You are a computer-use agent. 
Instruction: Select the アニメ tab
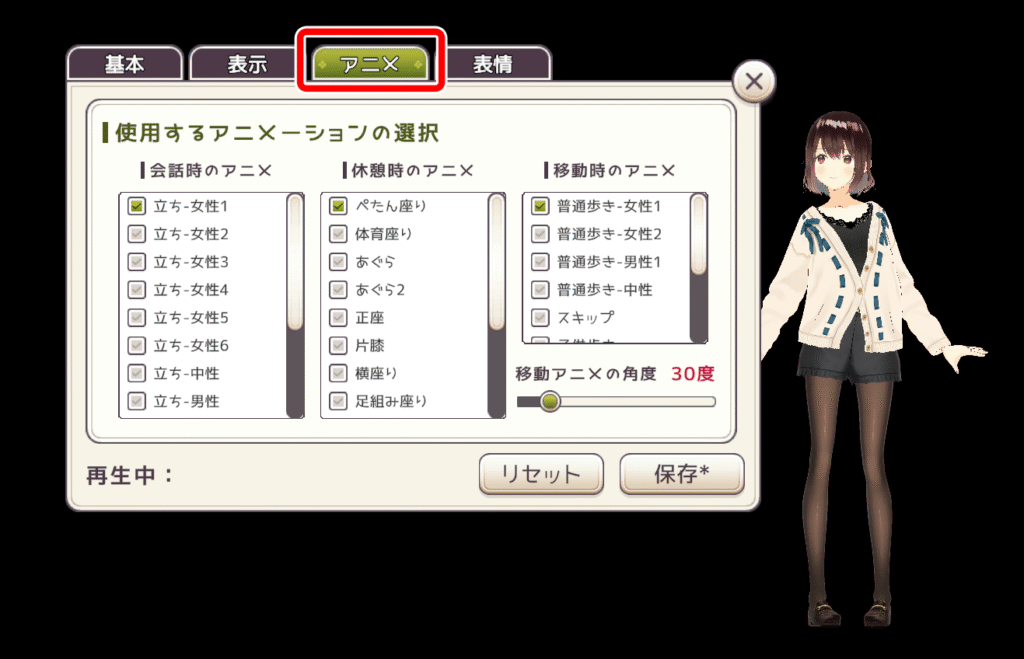pyautogui.click(x=370, y=65)
